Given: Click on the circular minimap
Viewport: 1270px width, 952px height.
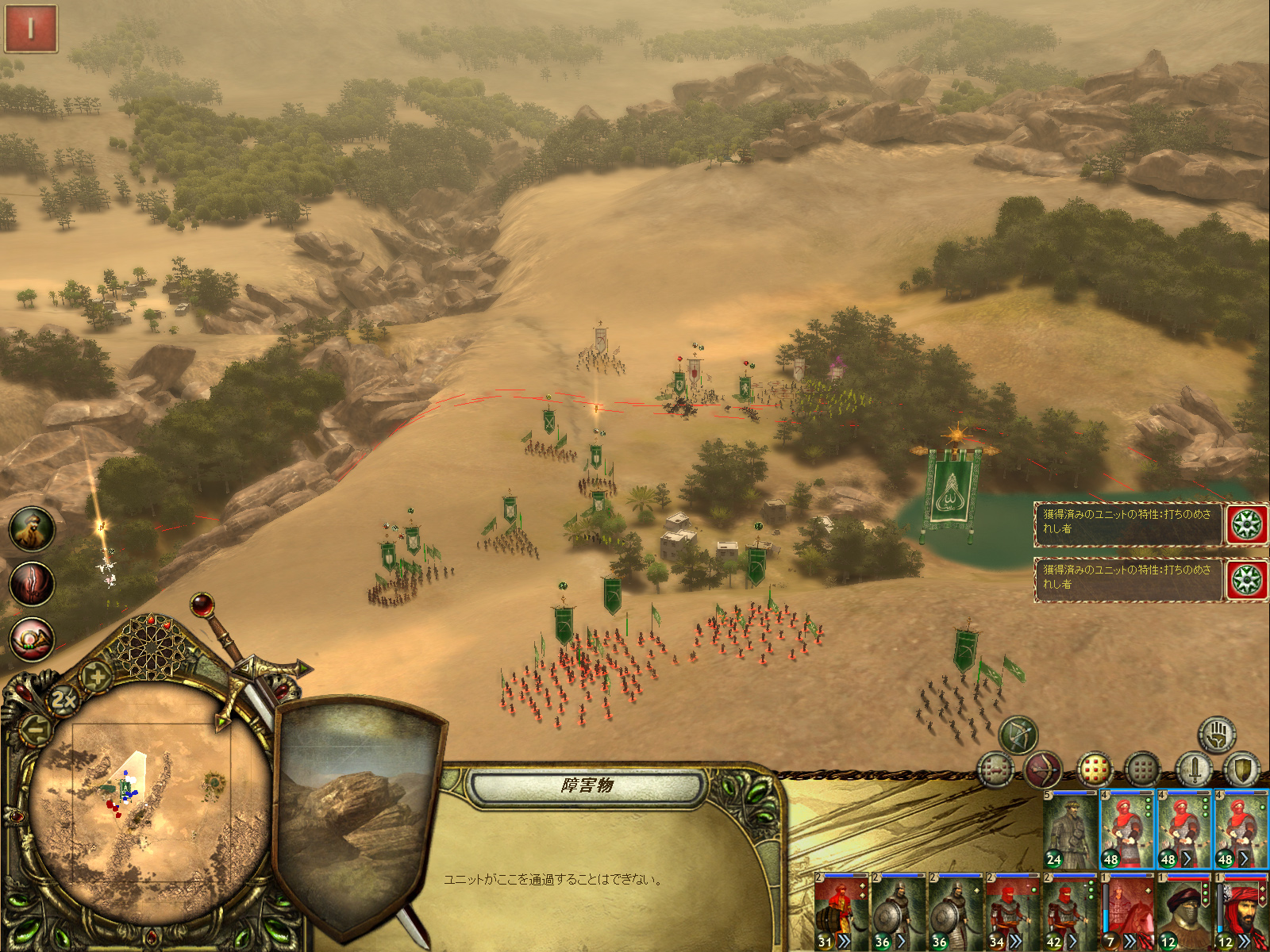Looking at the screenshot, I should (151, 801).
